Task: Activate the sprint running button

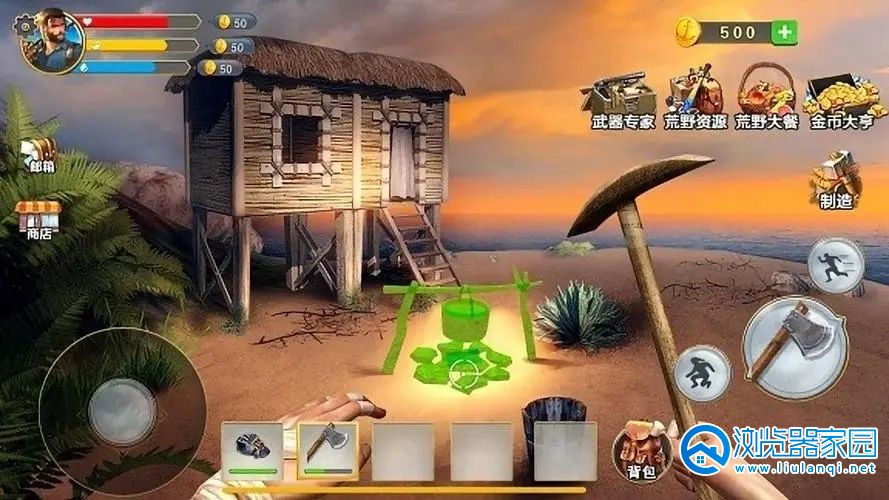Action: (835, 266)
